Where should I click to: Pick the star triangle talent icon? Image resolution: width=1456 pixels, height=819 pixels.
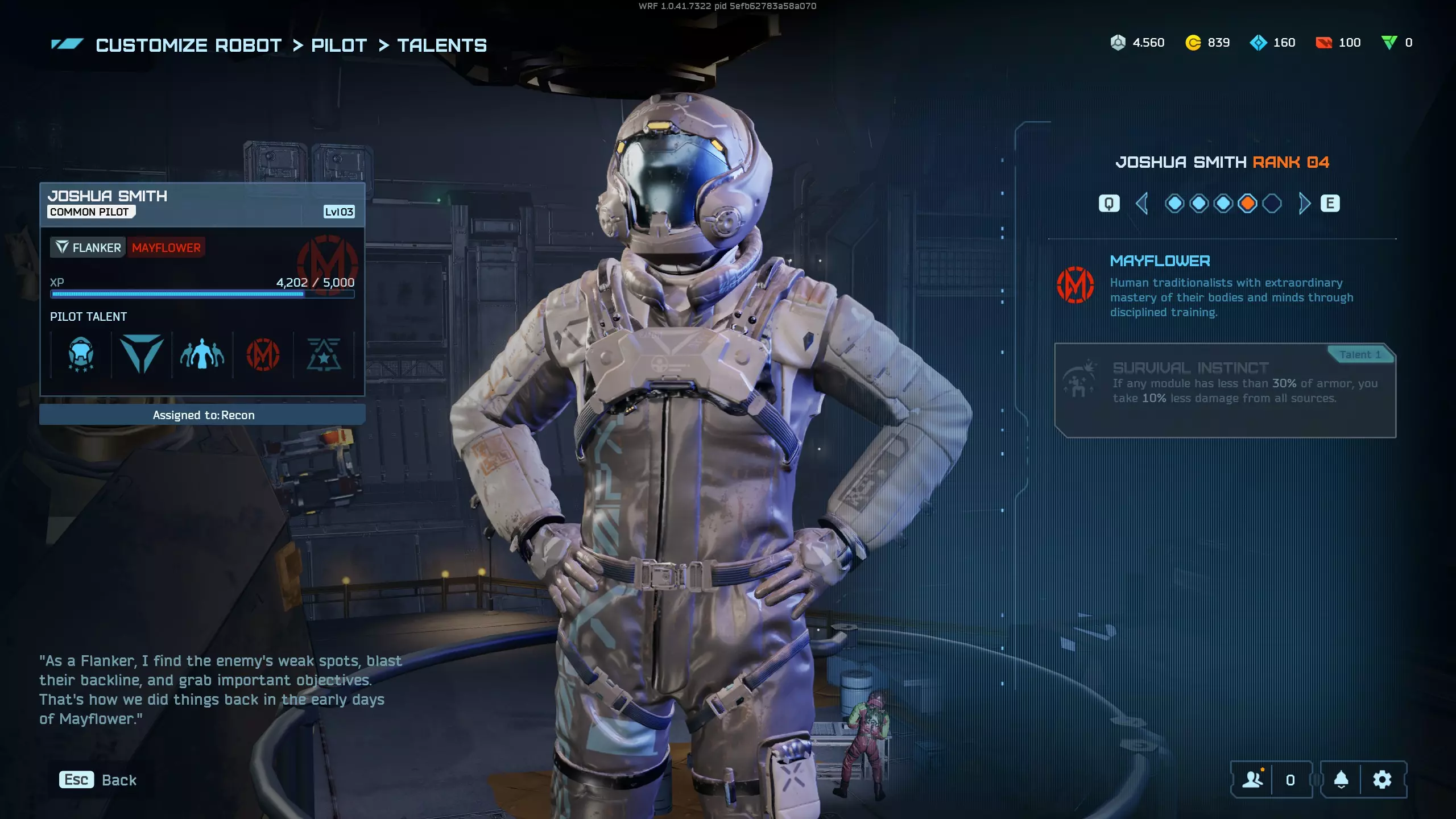pyautogui.click(x=324, y=355)
